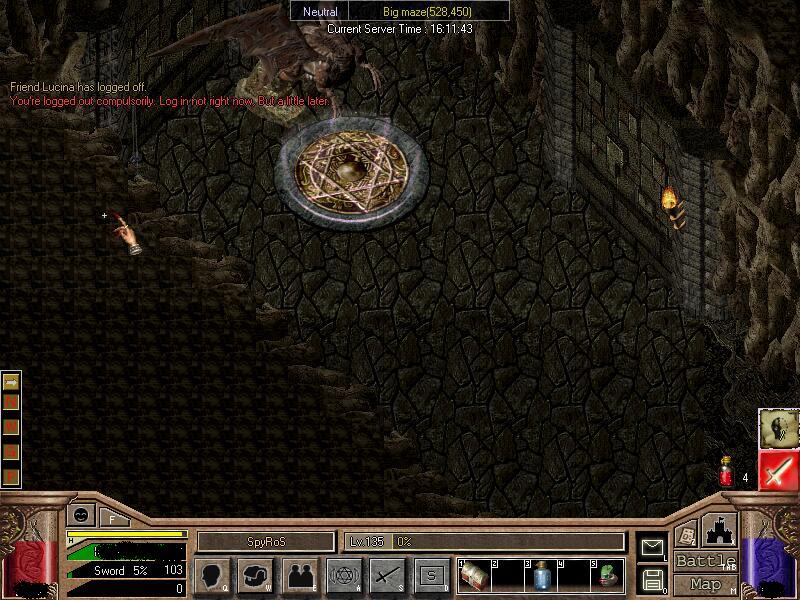
Task: Select the treasure chest quick slot
Action: tap(476, 576)
